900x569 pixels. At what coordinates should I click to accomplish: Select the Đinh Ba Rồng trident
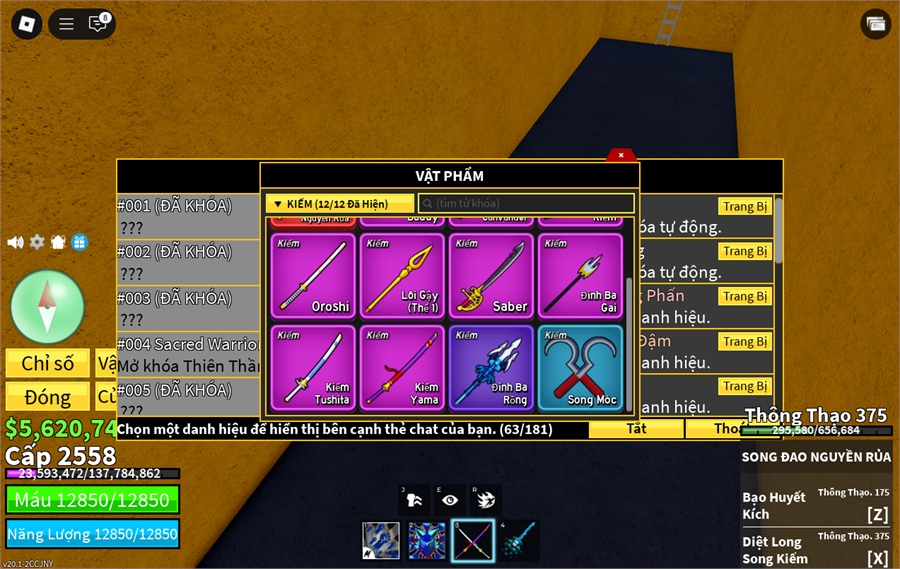point(491,367)
